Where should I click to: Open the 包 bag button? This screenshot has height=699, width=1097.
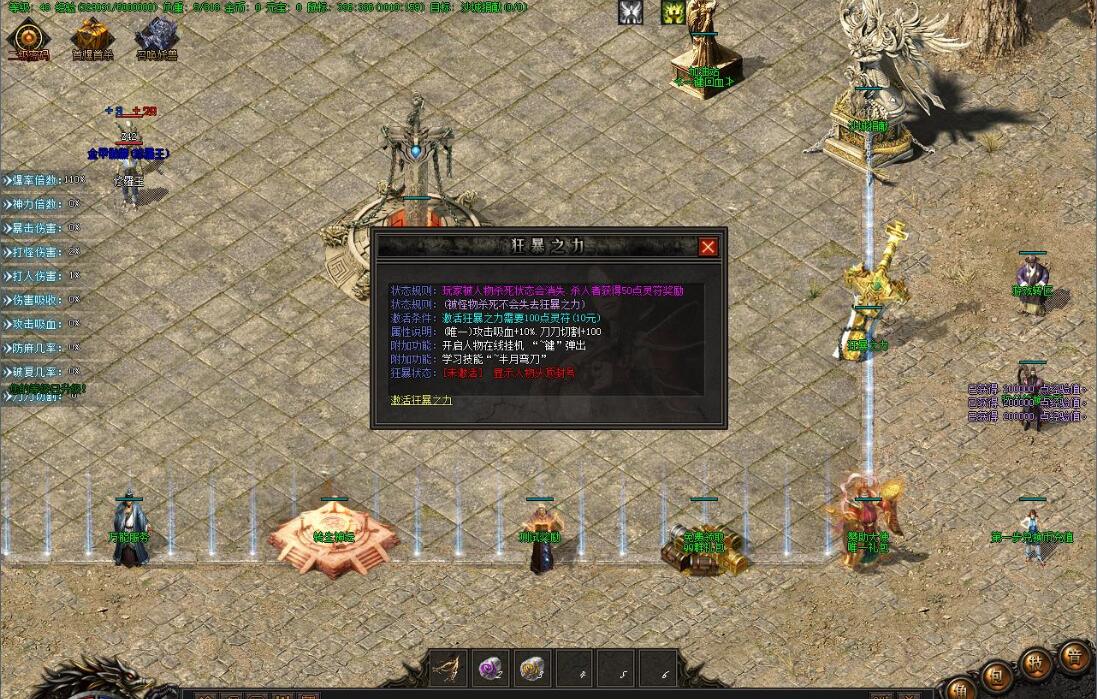pyautogui.click(x=996, y=677)
